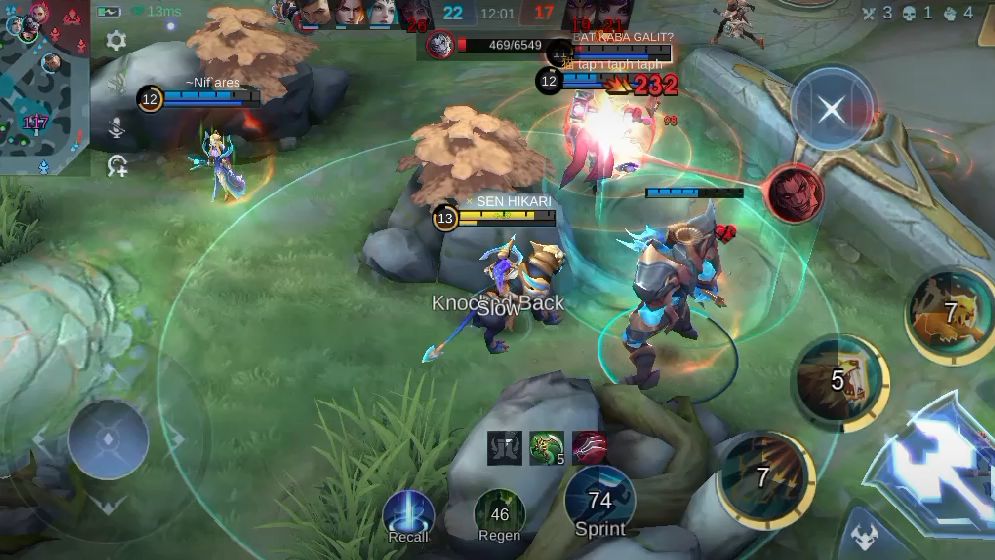The height and width of the screenshot is (560, 995).
Task: Use the green claw item with 5
Action: click(x=547, y=448)
